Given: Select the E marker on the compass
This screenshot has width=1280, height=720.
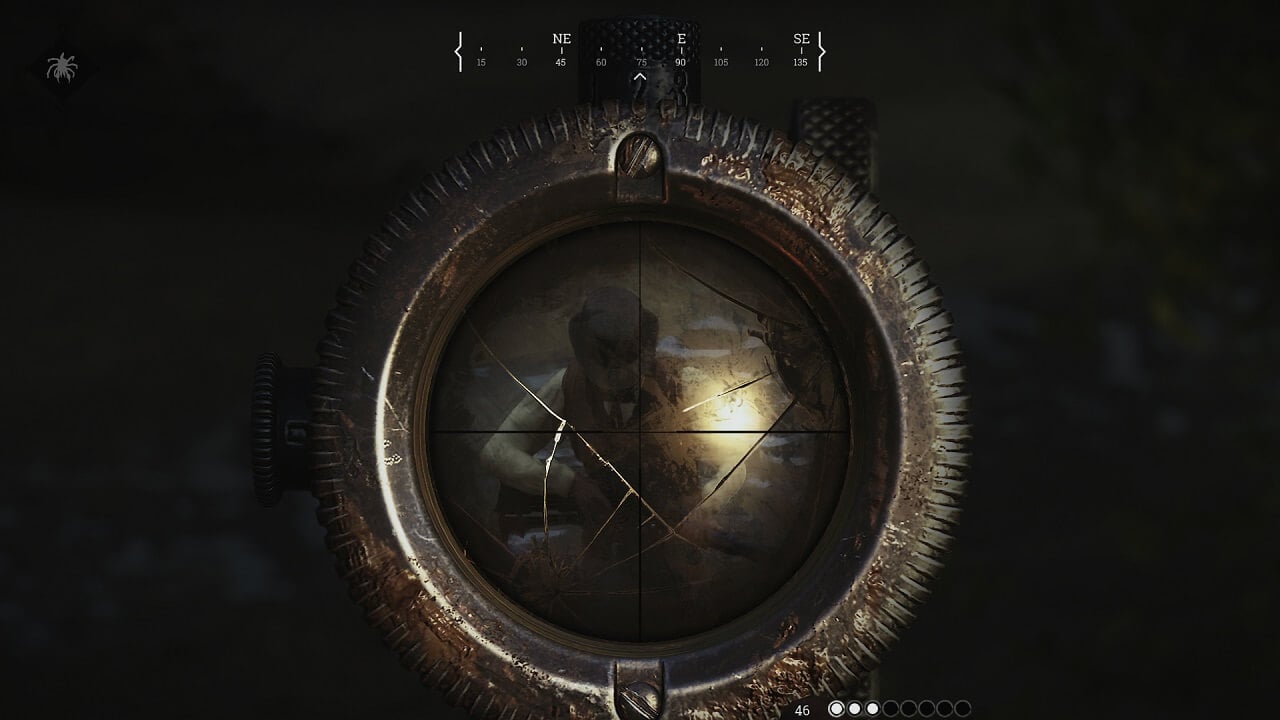Looking at the screenshot, I should (x=684, y=40).
